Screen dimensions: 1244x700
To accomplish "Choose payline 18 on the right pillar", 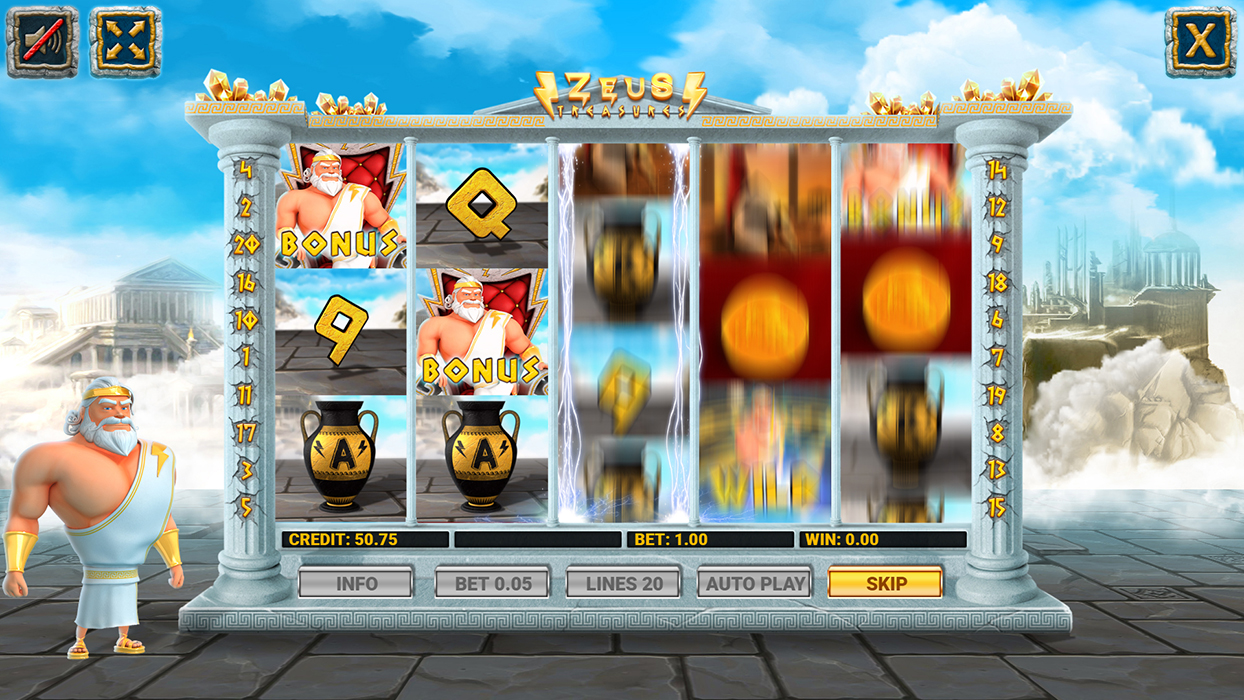I will coord(996,283).
